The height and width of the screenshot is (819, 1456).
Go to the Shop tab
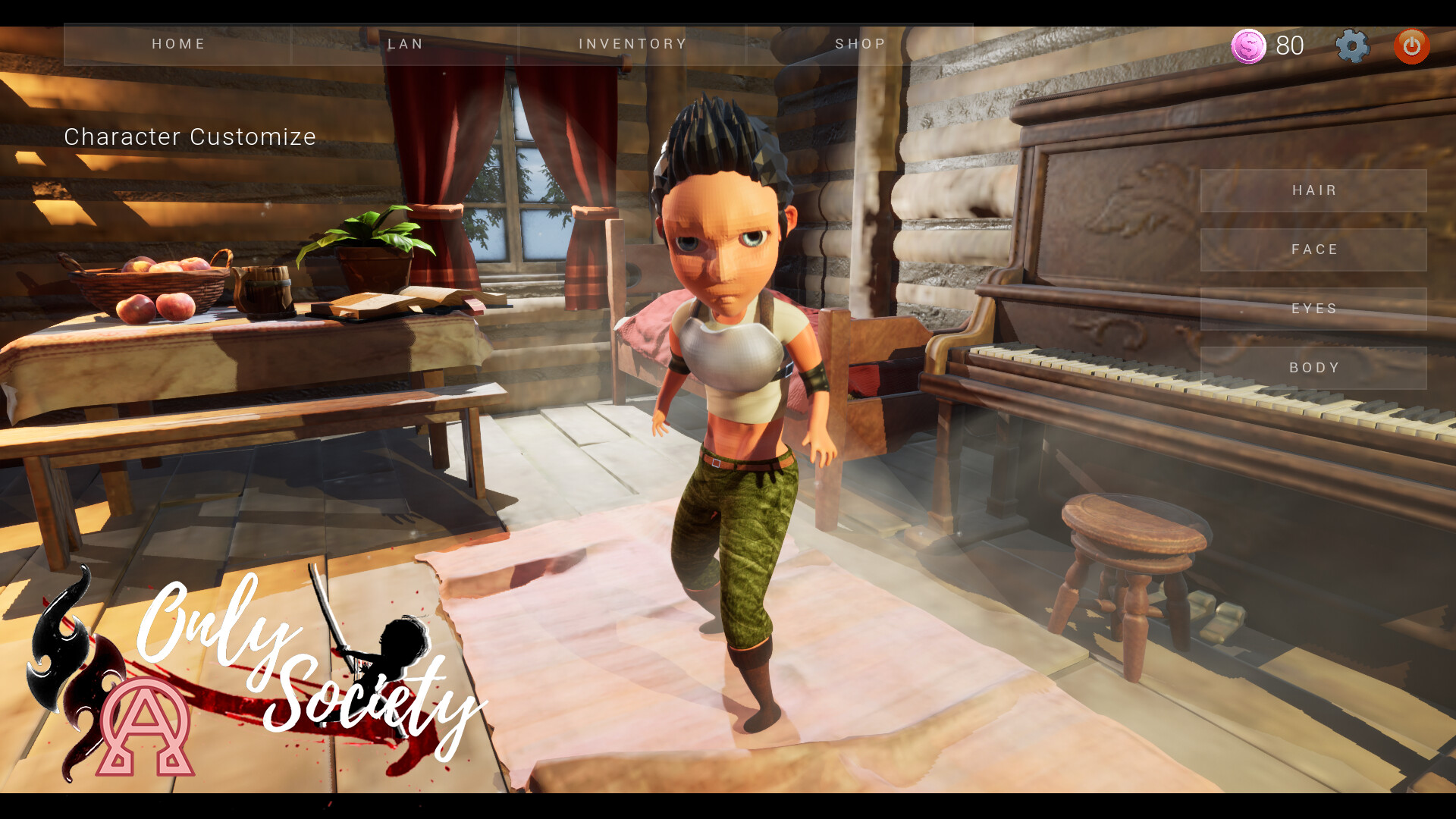(x=860, y=44)
